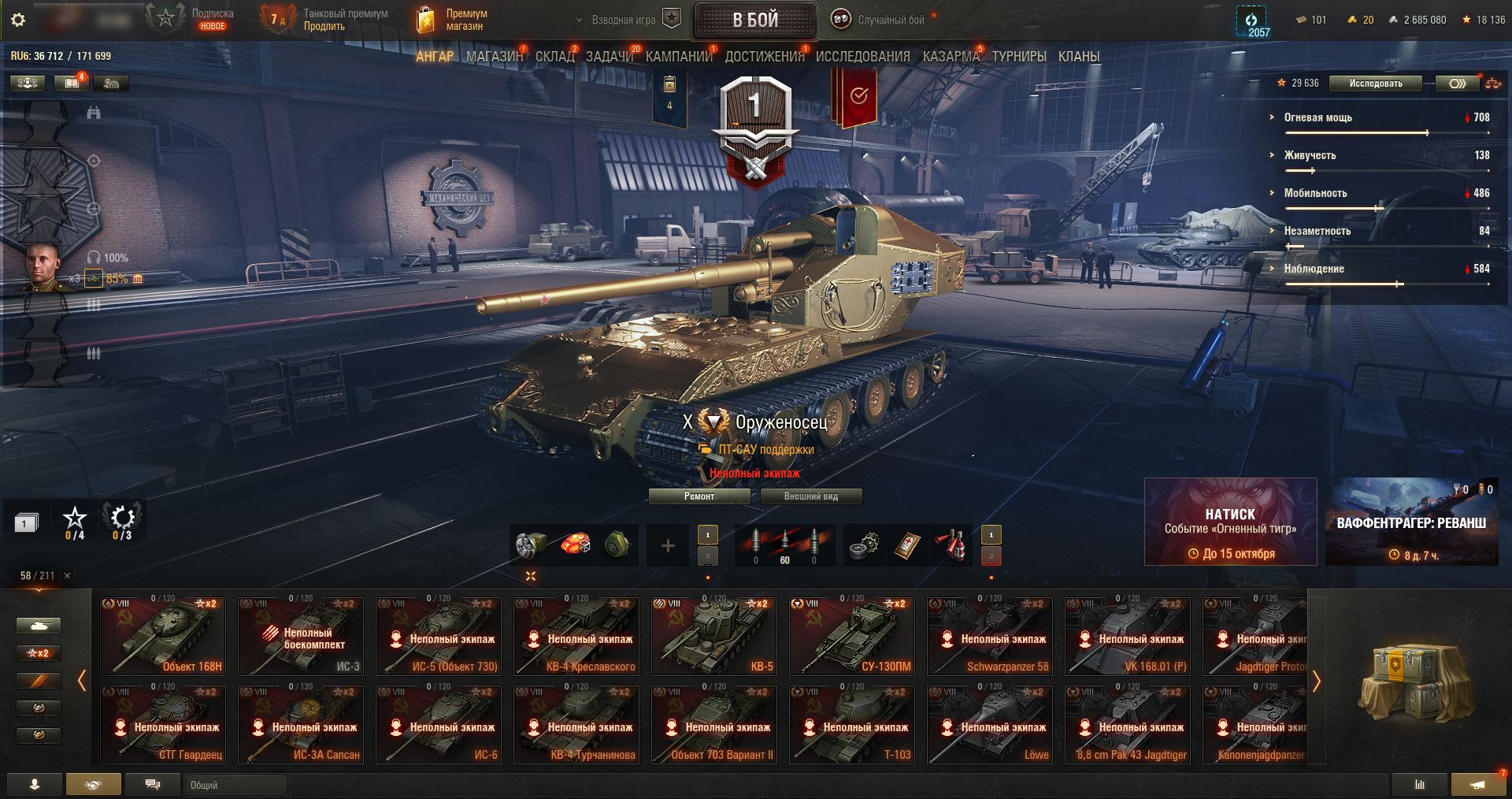Open the battle mode dropdown Случайный бой
The image size is (1512, 799).
(882, 20)
